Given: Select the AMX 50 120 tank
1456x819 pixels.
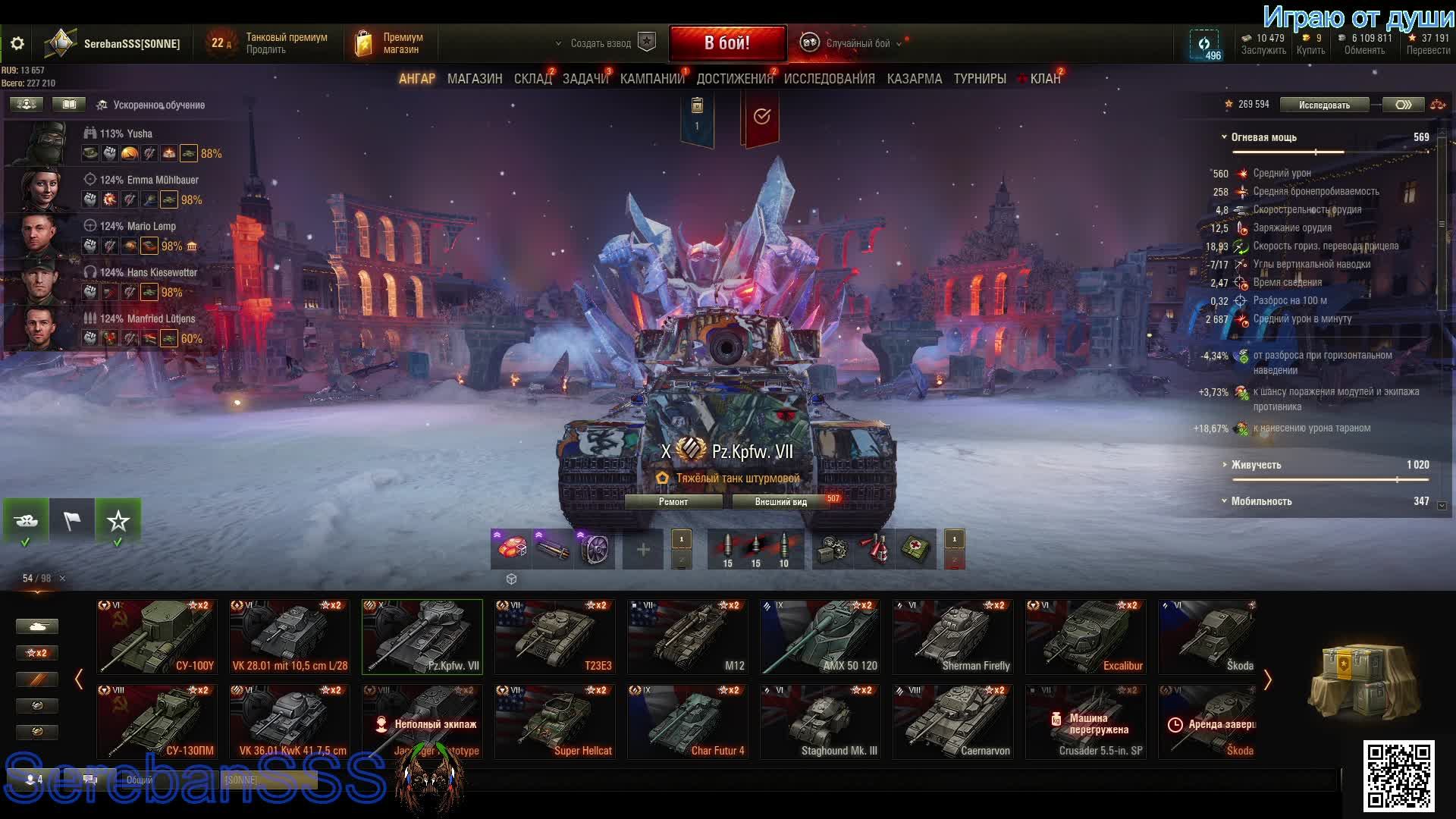Looking at the screenshot, I should click(x=821, y=637).
